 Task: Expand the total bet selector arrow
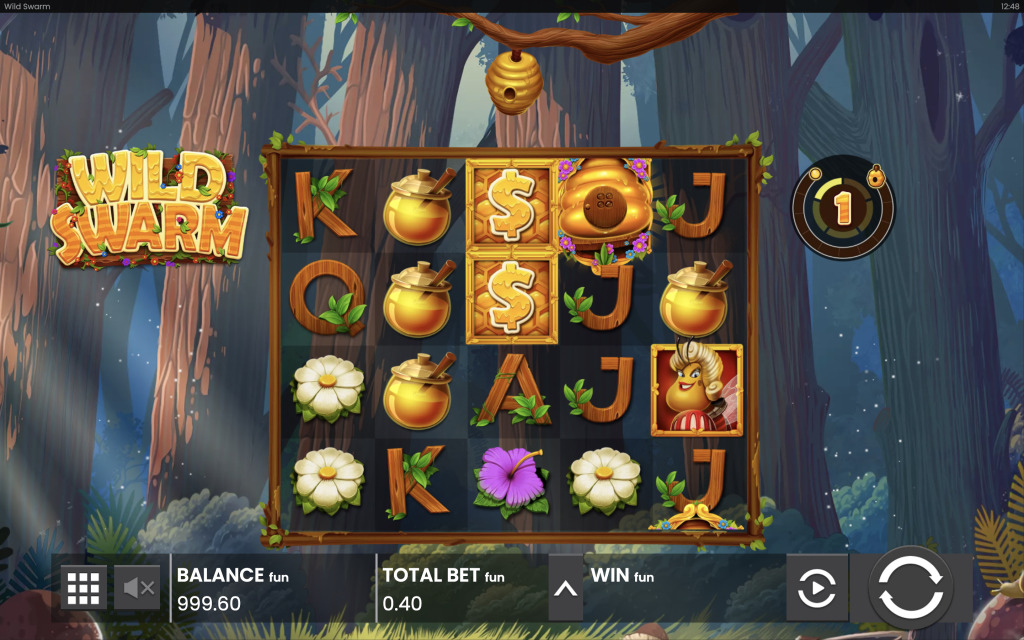(565, 588)
